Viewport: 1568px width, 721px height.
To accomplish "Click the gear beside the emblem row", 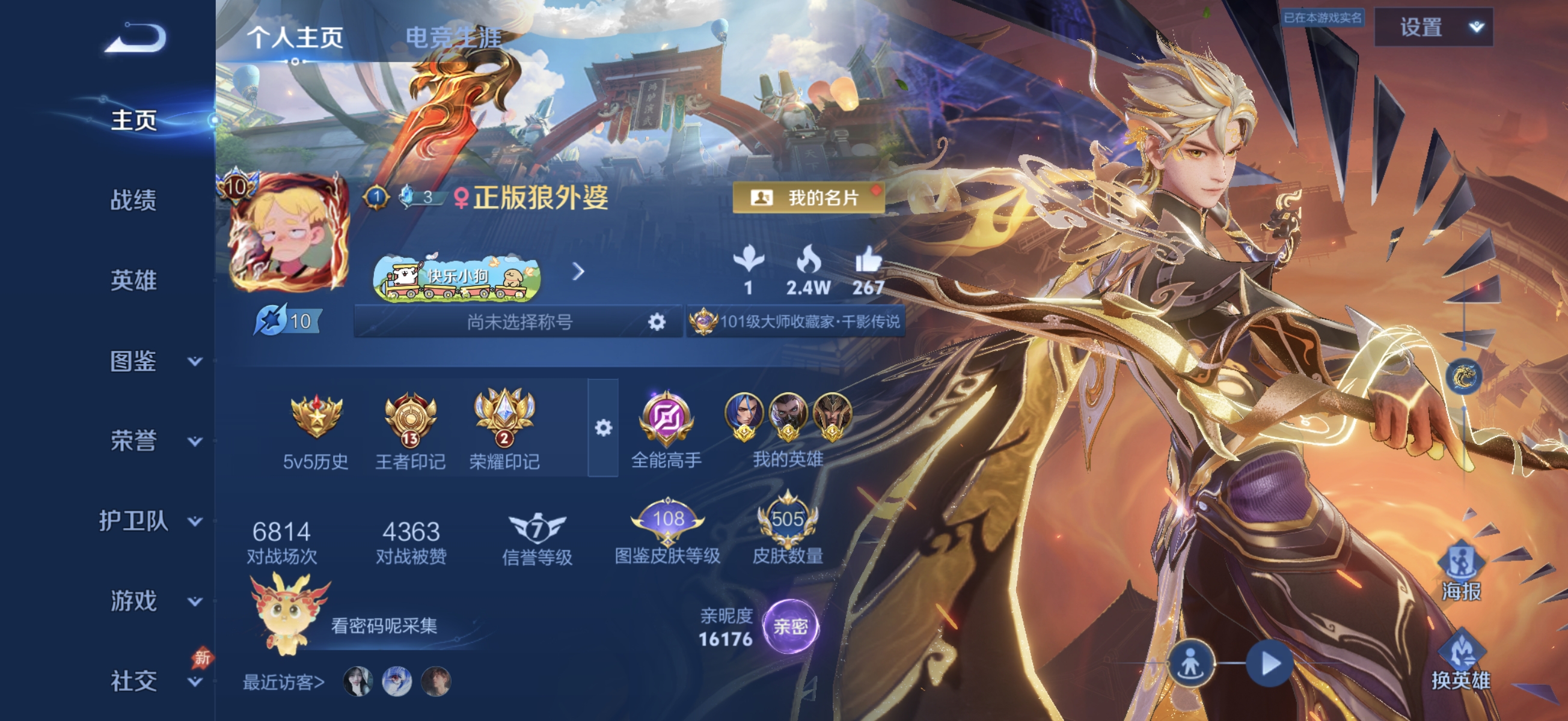I will [603, 428].
